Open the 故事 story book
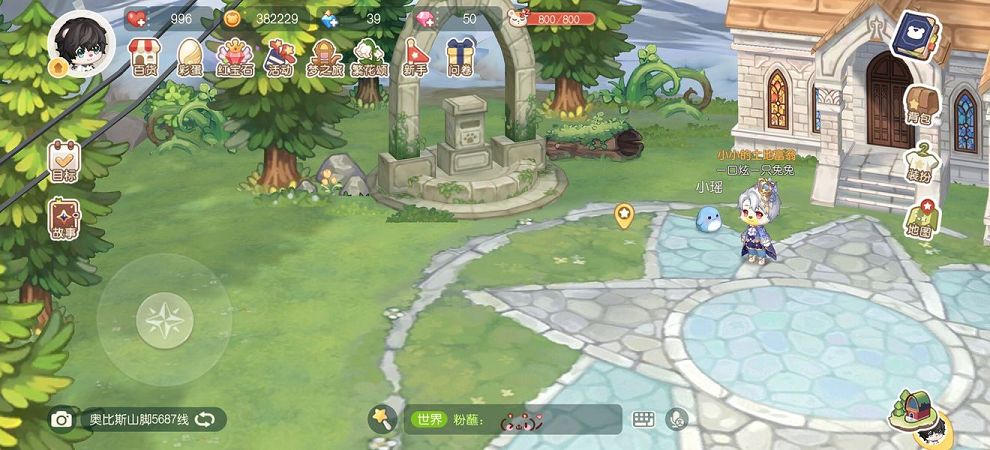Image resolution: width=990 pixels, height=450 pixels. (x=64, y=219)
